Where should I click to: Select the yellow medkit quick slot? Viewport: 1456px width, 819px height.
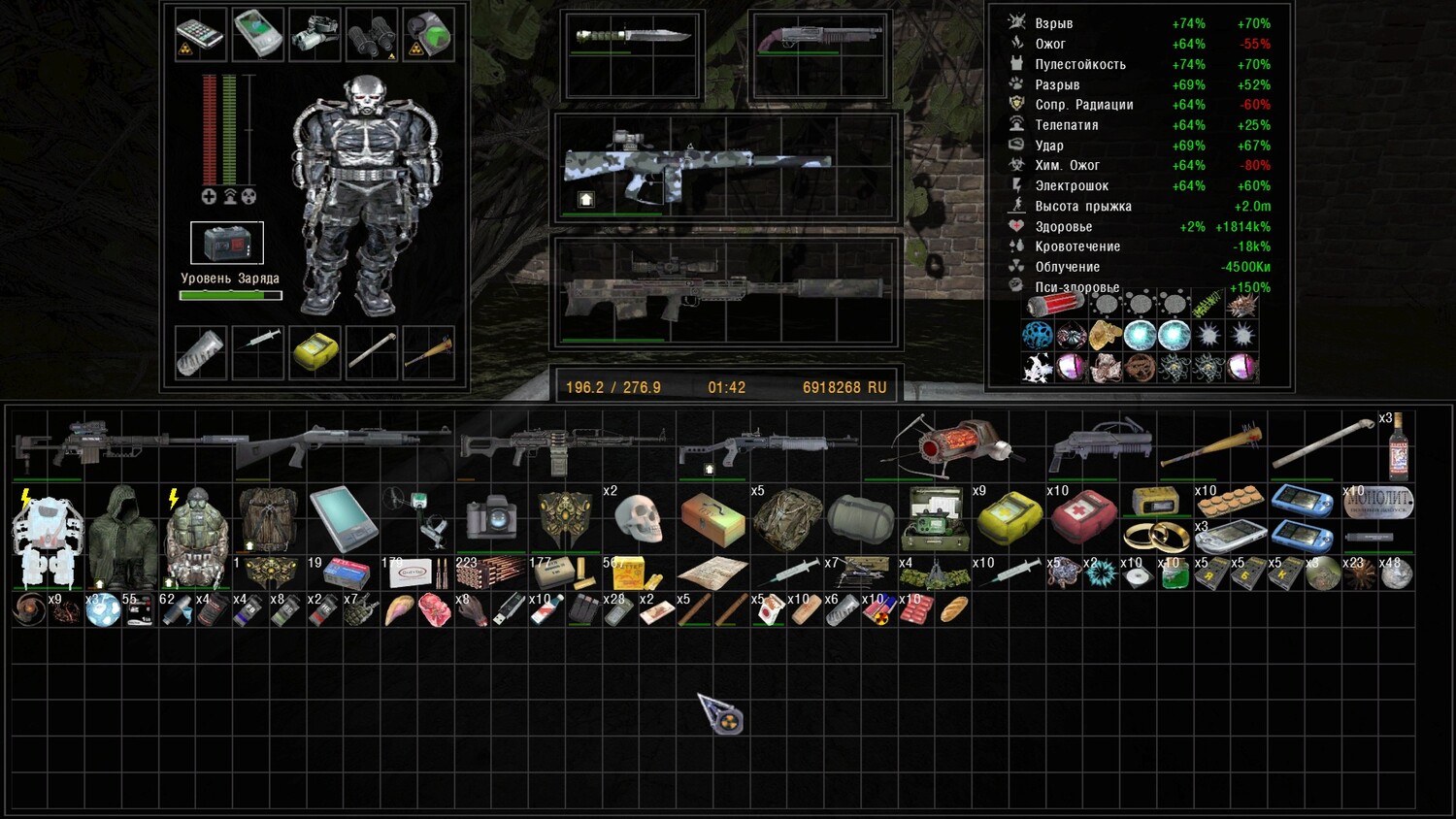point(314,351)
